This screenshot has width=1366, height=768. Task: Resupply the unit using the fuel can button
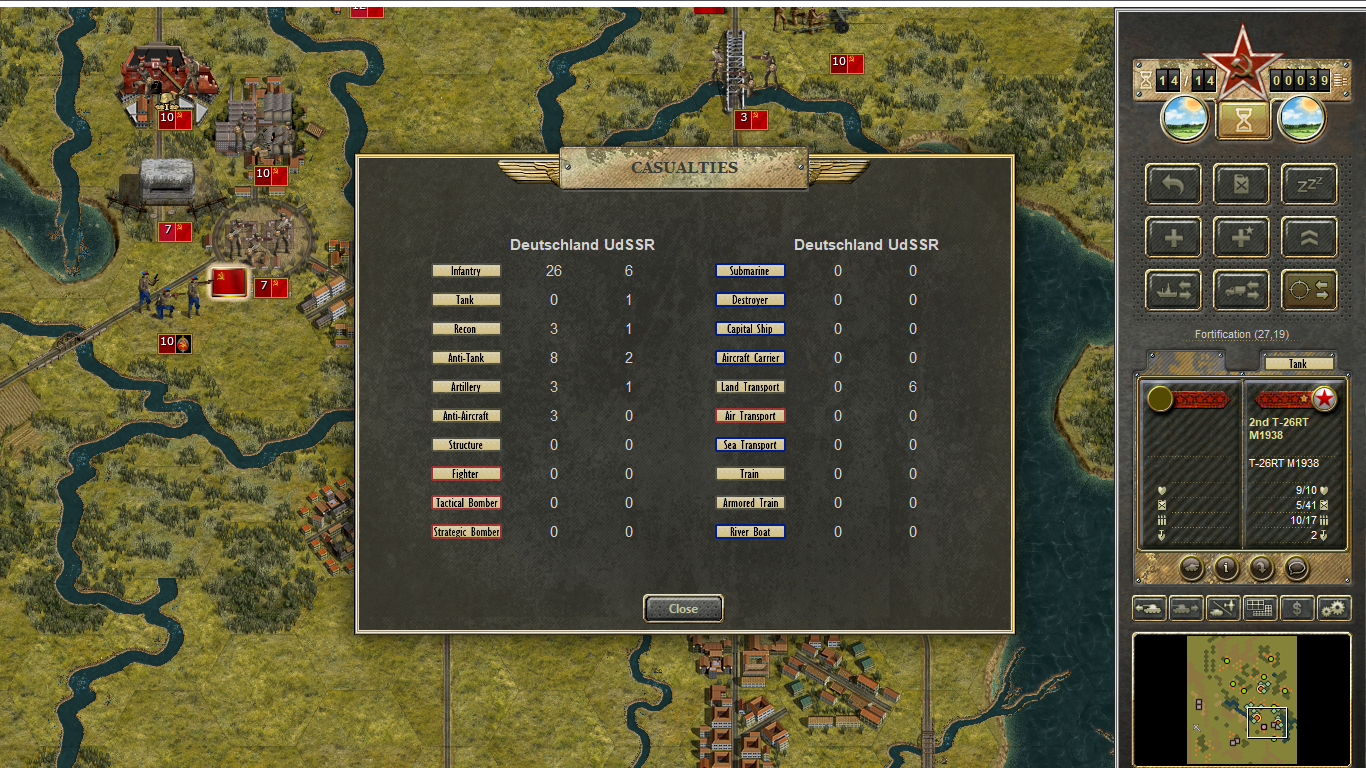coord(1241,185)
